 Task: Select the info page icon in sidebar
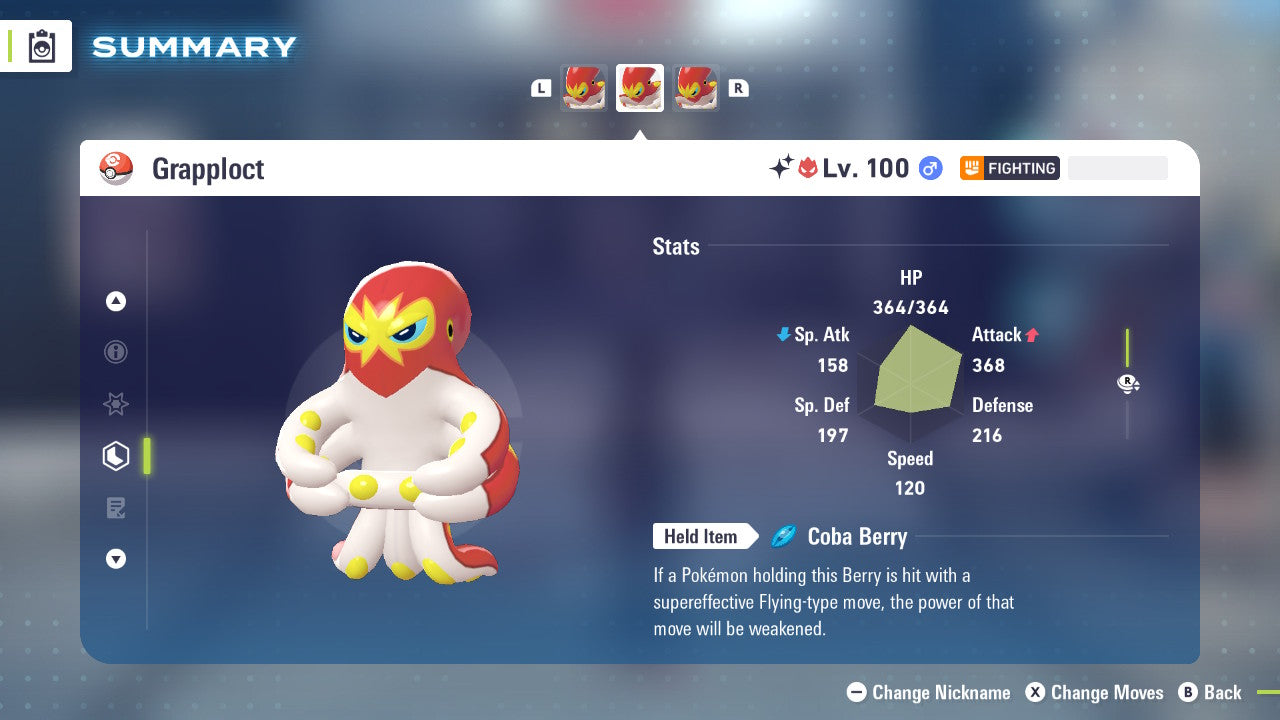pyautogui.click(x=116, y=352)
